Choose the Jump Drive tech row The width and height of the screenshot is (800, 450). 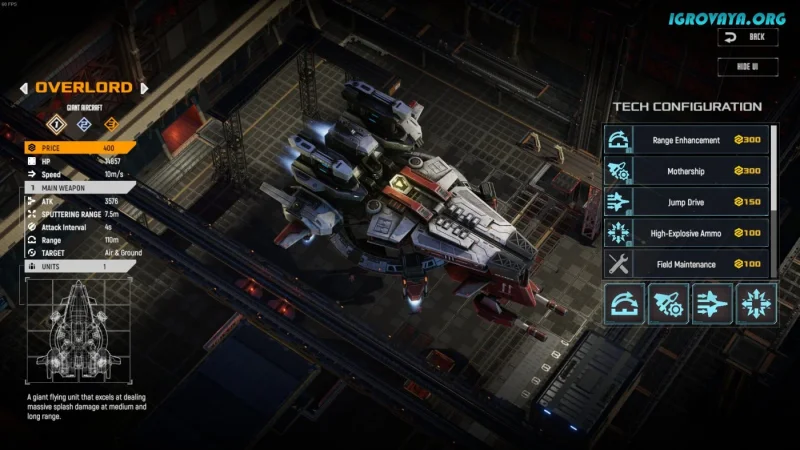point(687,203)
